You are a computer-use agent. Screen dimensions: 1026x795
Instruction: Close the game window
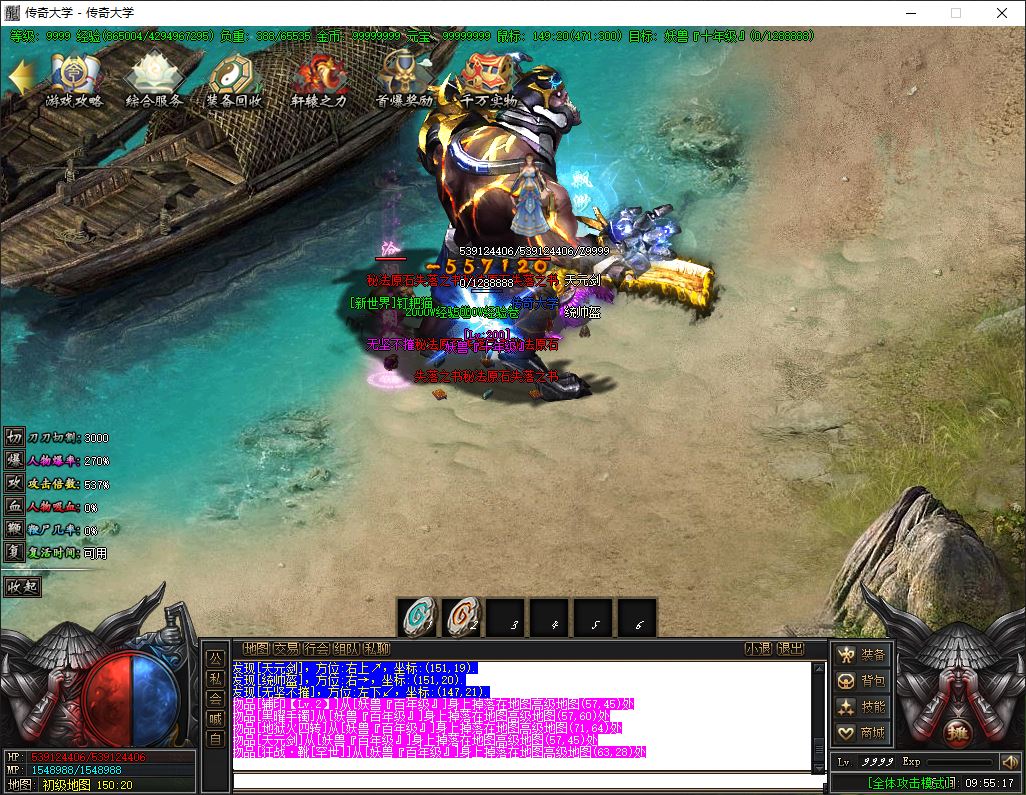pyautogui.click(x=1001, y=13)
